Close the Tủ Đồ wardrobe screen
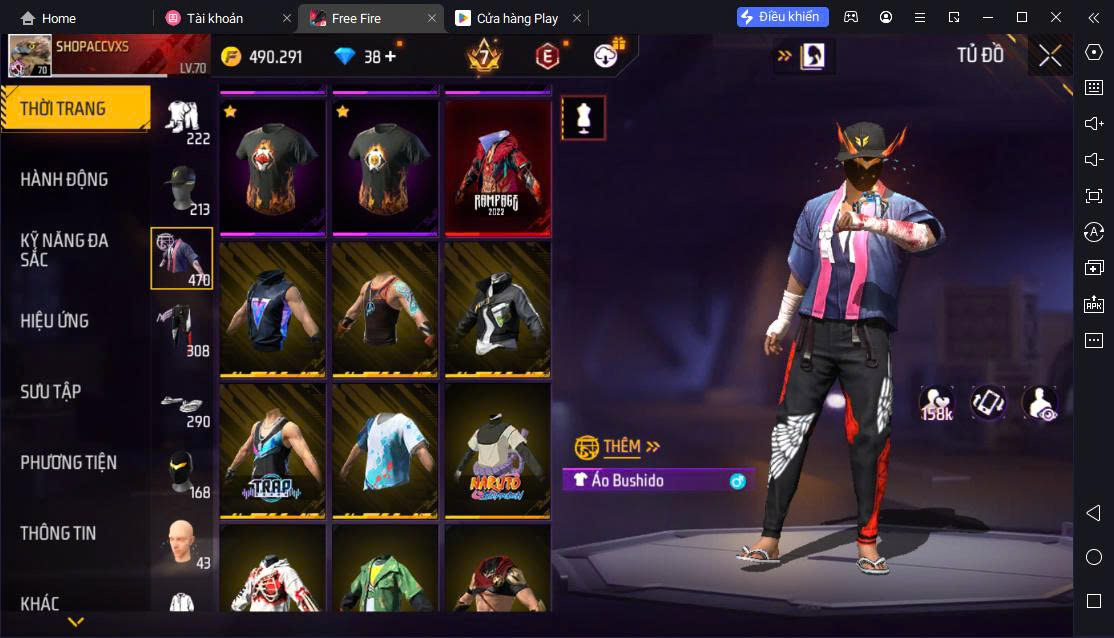The height and width of the screenshot is (638, 1114). [1049, 56]
